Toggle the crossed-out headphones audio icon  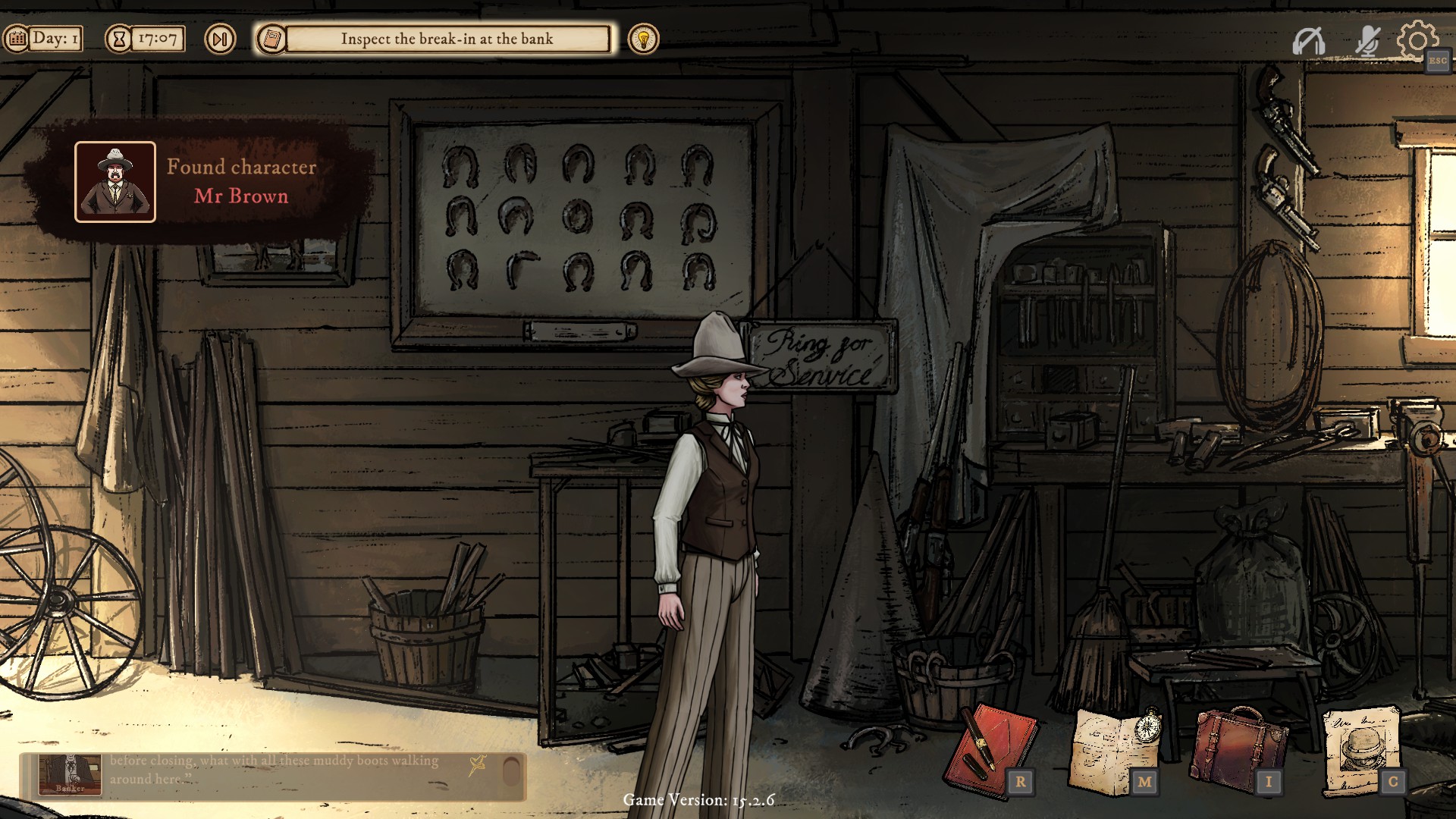coord(1308,41)
